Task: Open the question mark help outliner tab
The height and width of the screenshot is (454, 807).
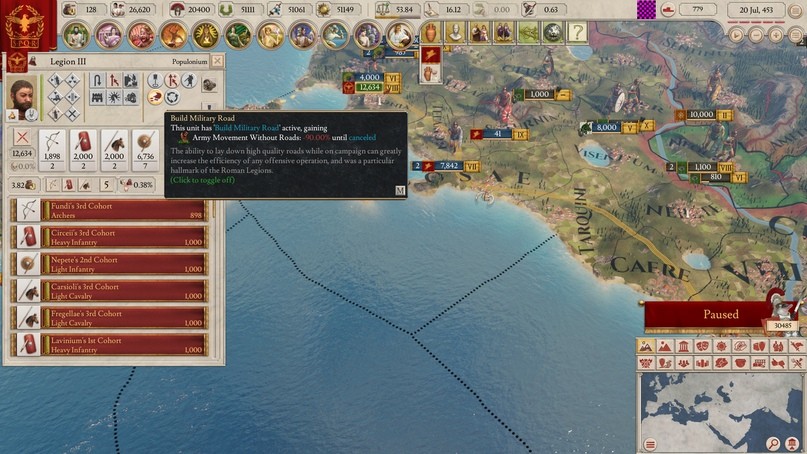Action: [x=577, y=33]
